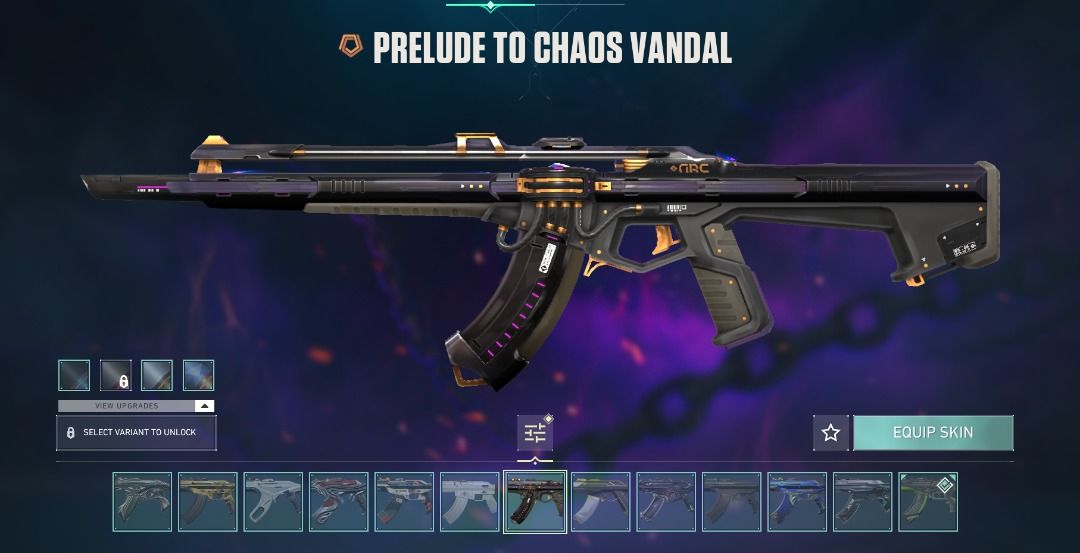Choose the gold-trimmed Vandal skin thumbnail
This screenshot has height=553, width=1080.
pos(208,501)
